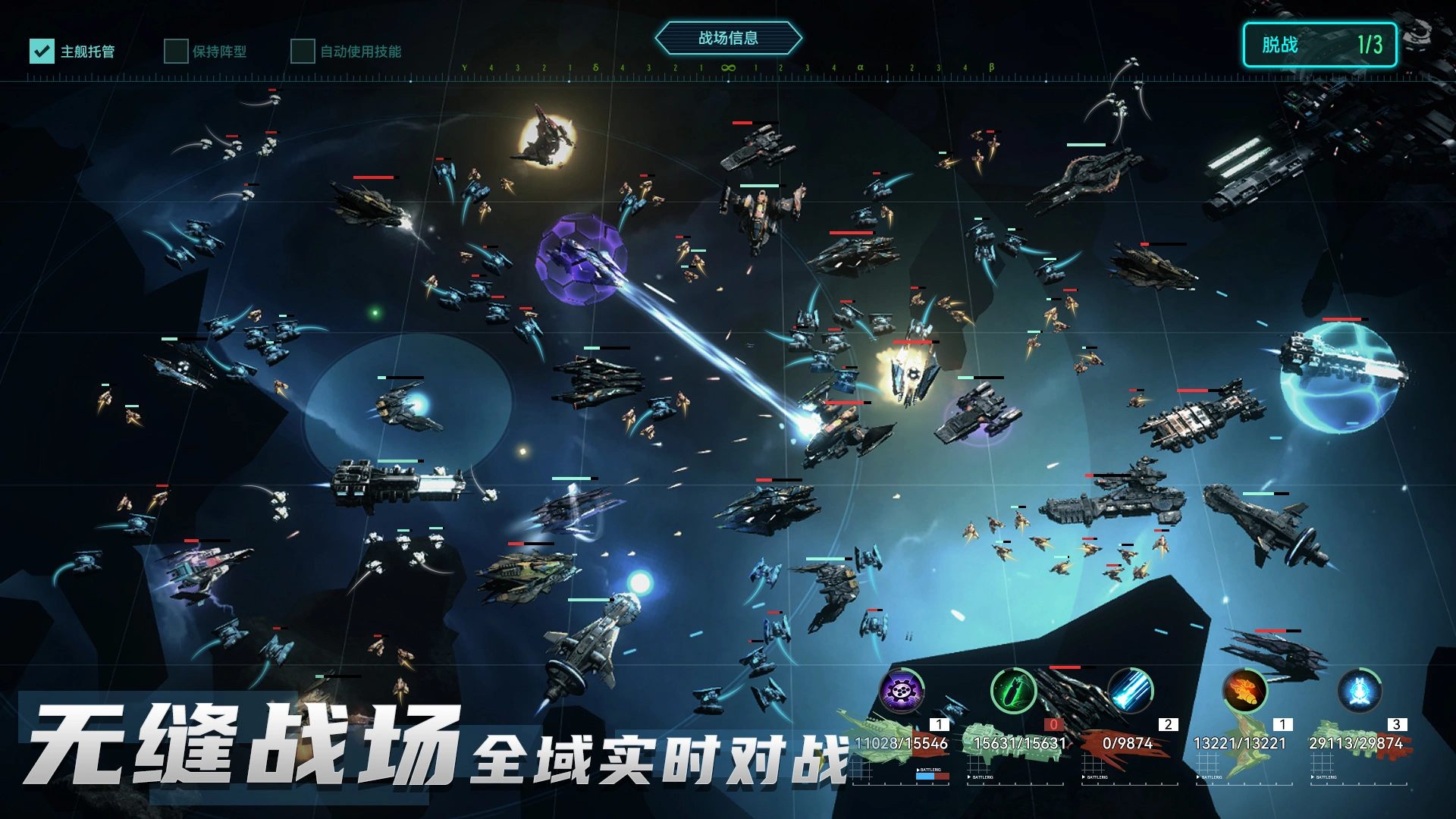Select the blue support beacon skill icon
This screenshot has width=1456, height=819.
tap(1359, 690)
